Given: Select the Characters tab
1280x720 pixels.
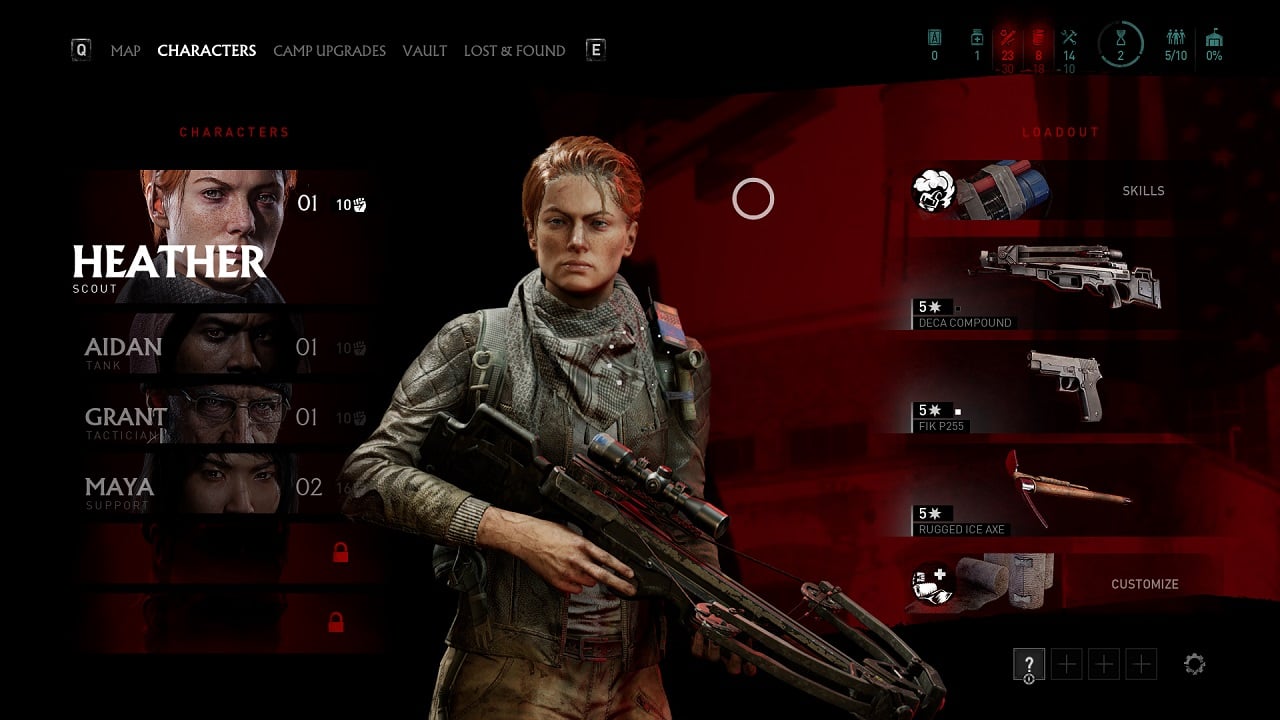Looking at the screenshot, I should pyautogui.click(x=207, y=51).
